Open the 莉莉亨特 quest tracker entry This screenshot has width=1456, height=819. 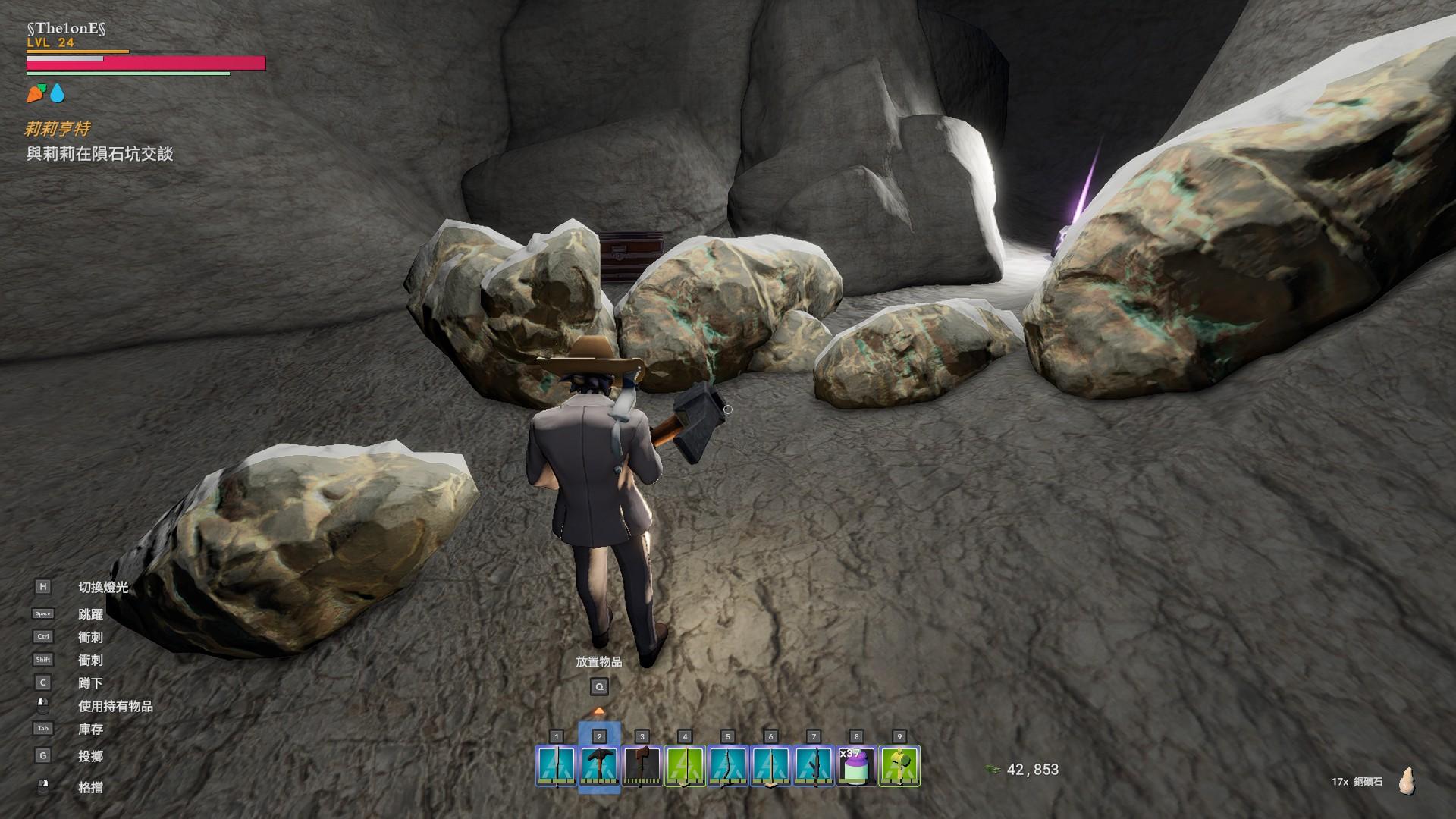click(x=58, y=129)
